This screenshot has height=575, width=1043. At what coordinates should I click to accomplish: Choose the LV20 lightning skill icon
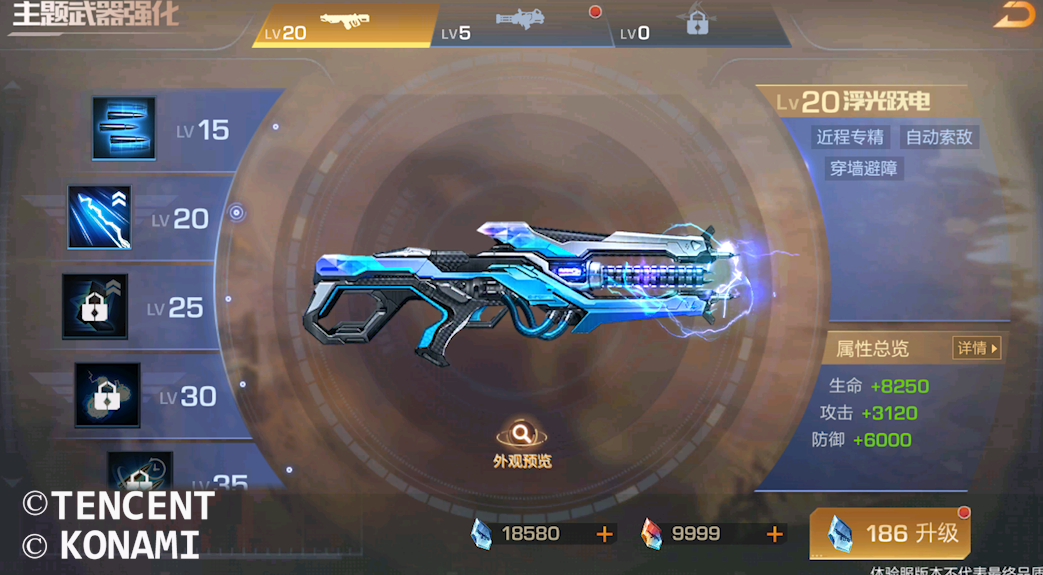click(x=99, y=217)
